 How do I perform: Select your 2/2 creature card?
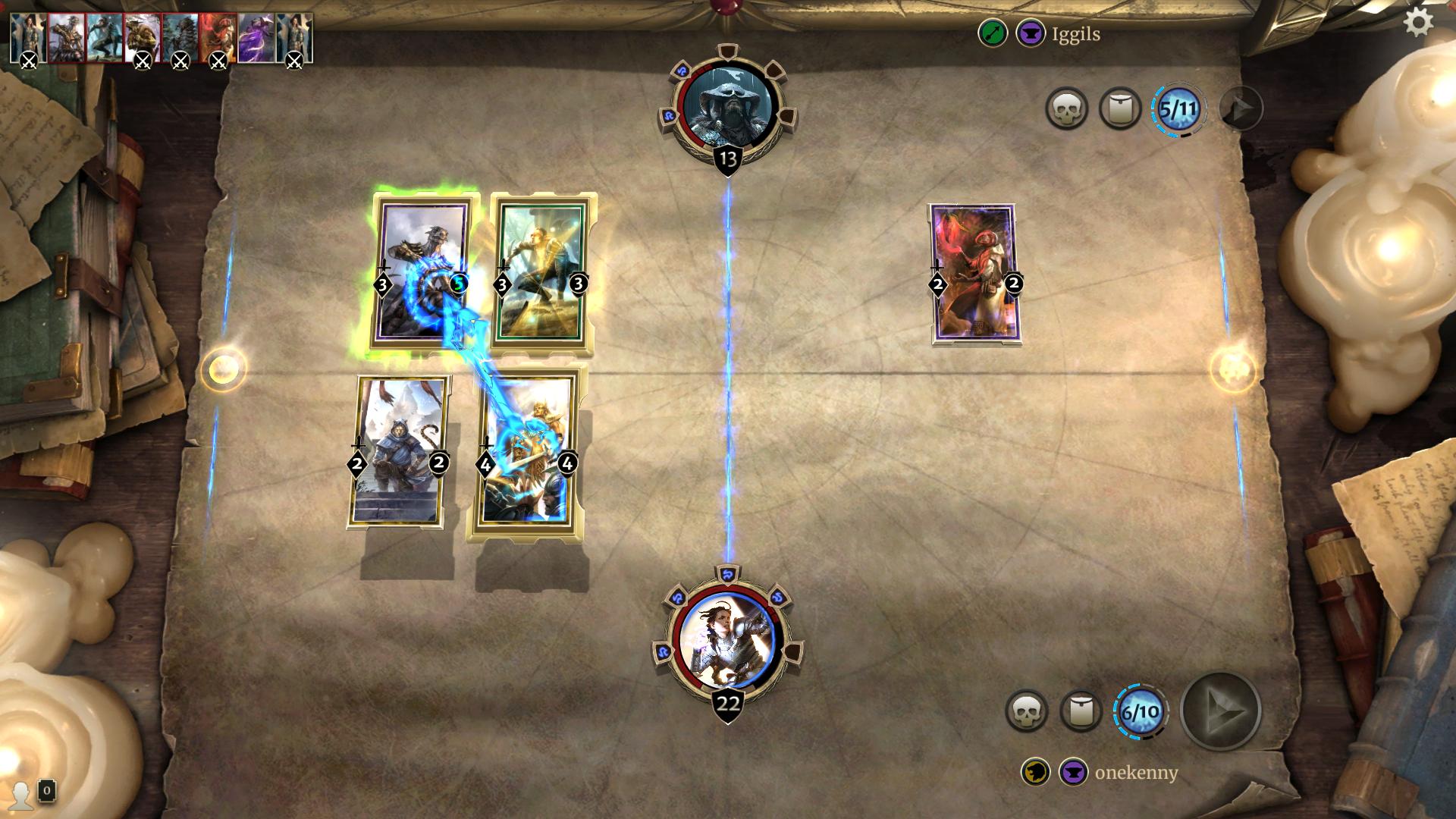(x=398, y=452)
